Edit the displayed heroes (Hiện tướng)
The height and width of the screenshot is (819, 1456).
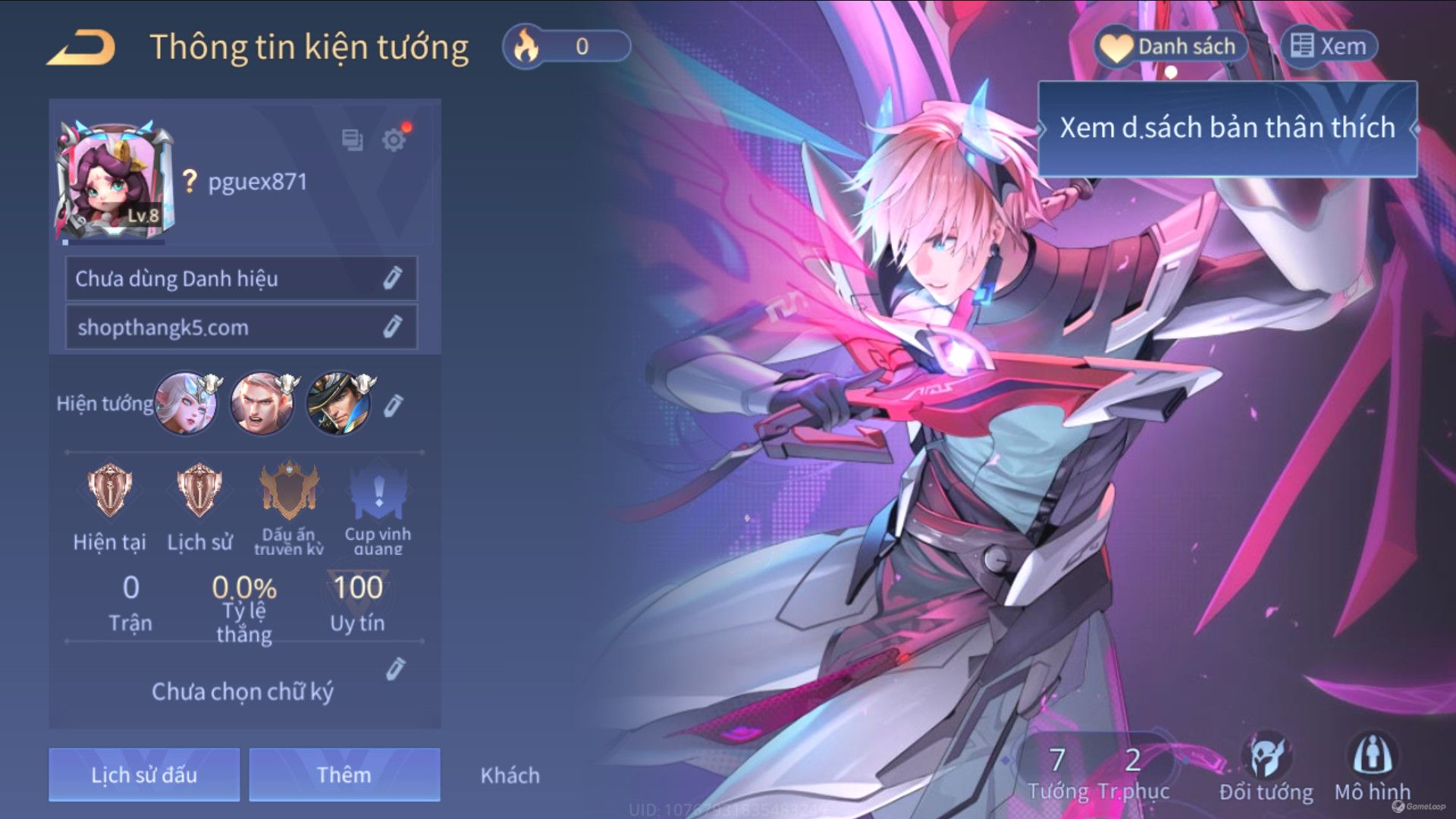coord(393,406)
